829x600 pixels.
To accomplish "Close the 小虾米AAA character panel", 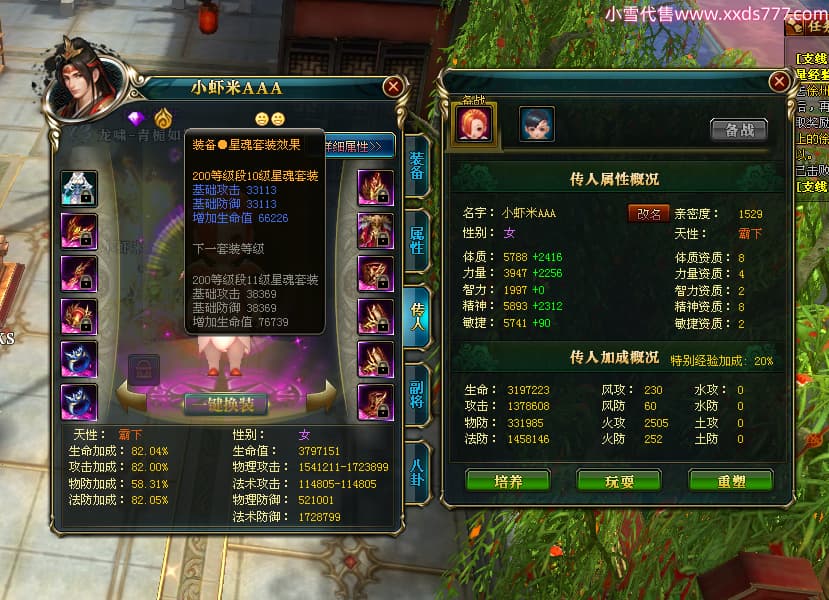I will (x=393, y=87).
